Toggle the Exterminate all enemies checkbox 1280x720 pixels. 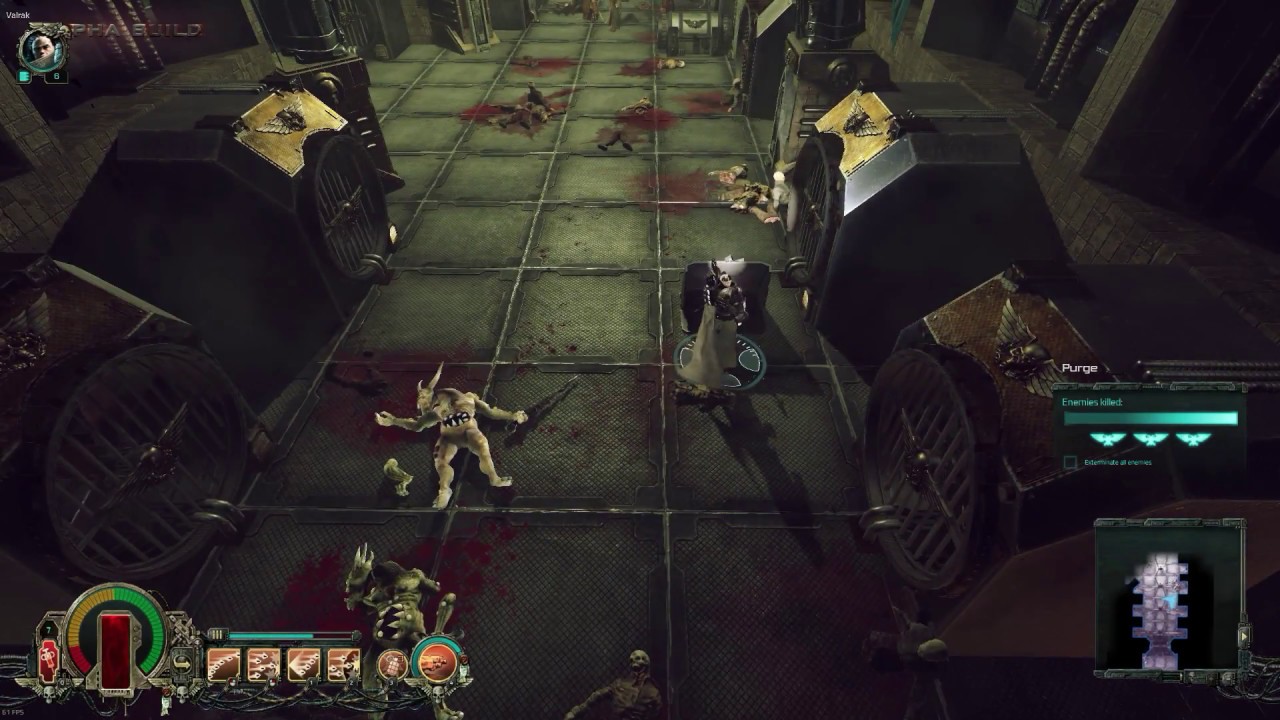[1071, 462]
